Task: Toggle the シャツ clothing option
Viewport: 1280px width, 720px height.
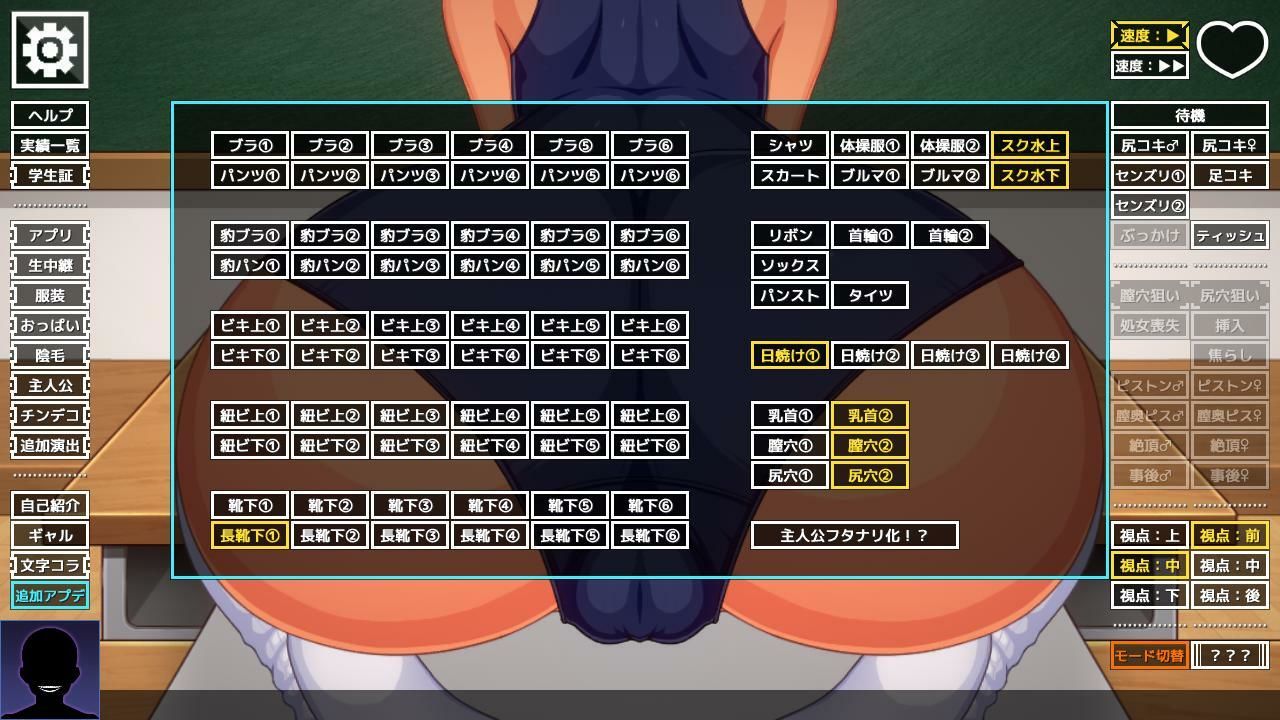Action: coord(790,145)
